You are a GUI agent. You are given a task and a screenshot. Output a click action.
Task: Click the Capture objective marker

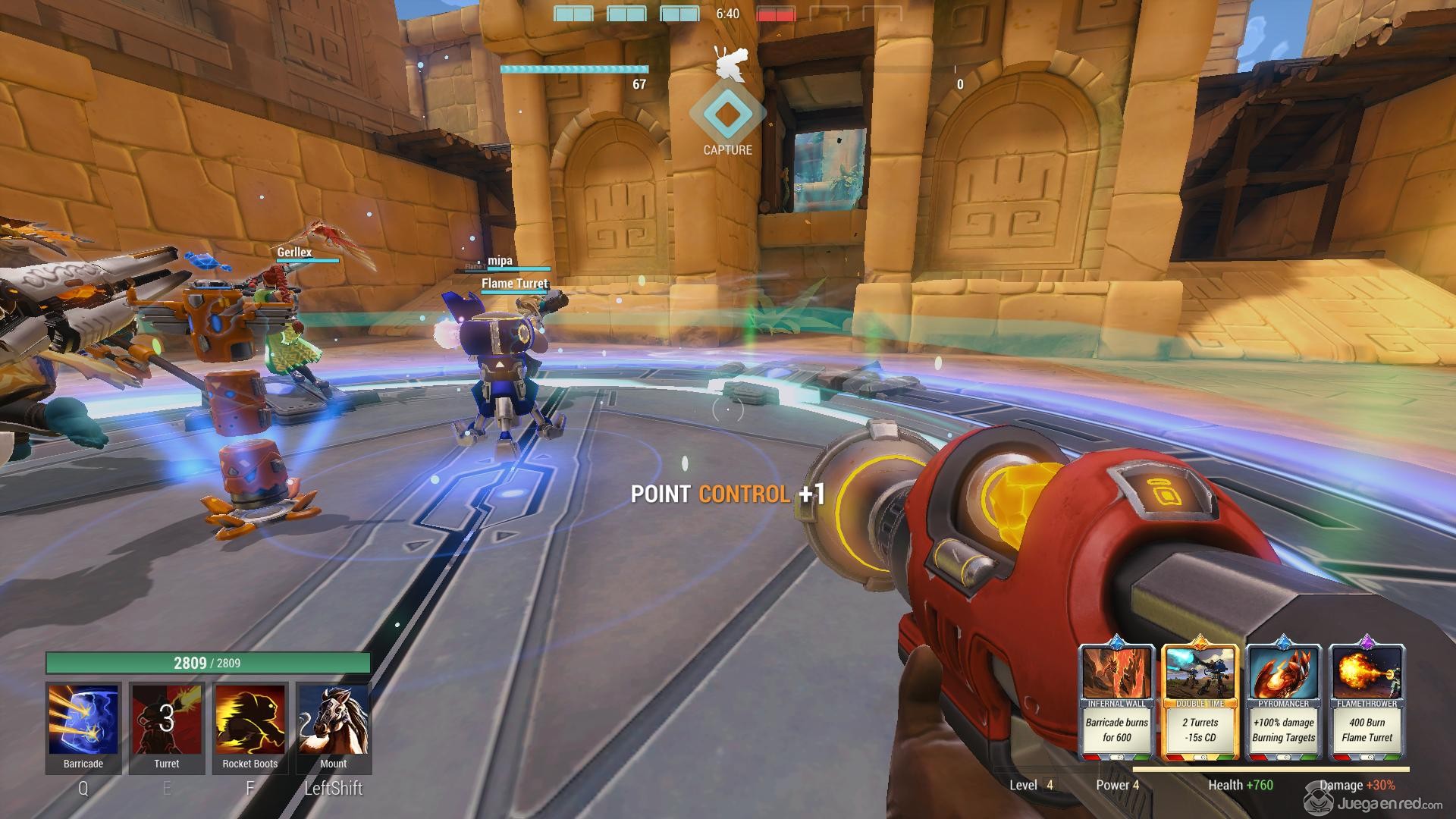[727, 115]
